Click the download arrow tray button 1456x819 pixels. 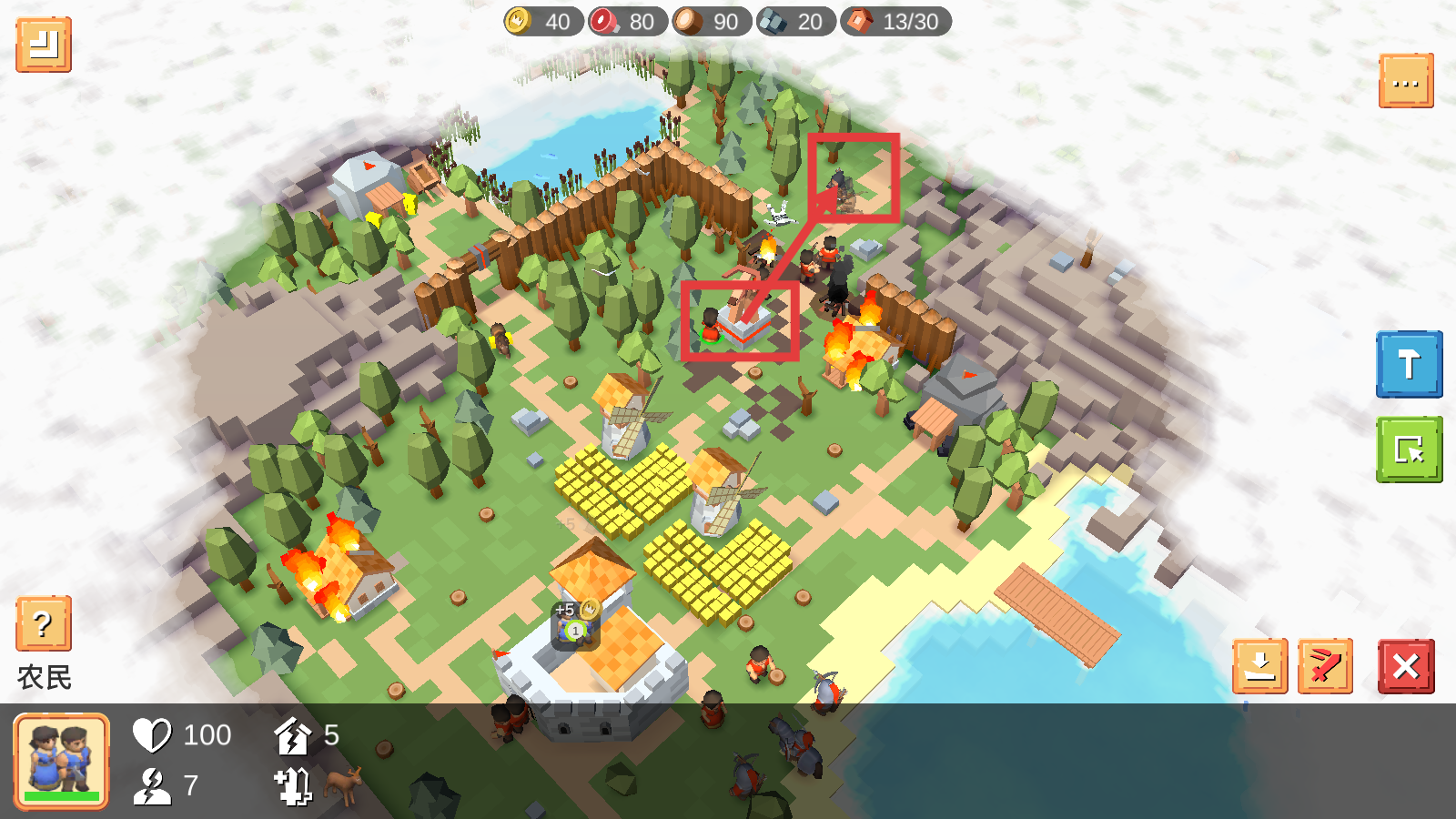click(1260, 667)
